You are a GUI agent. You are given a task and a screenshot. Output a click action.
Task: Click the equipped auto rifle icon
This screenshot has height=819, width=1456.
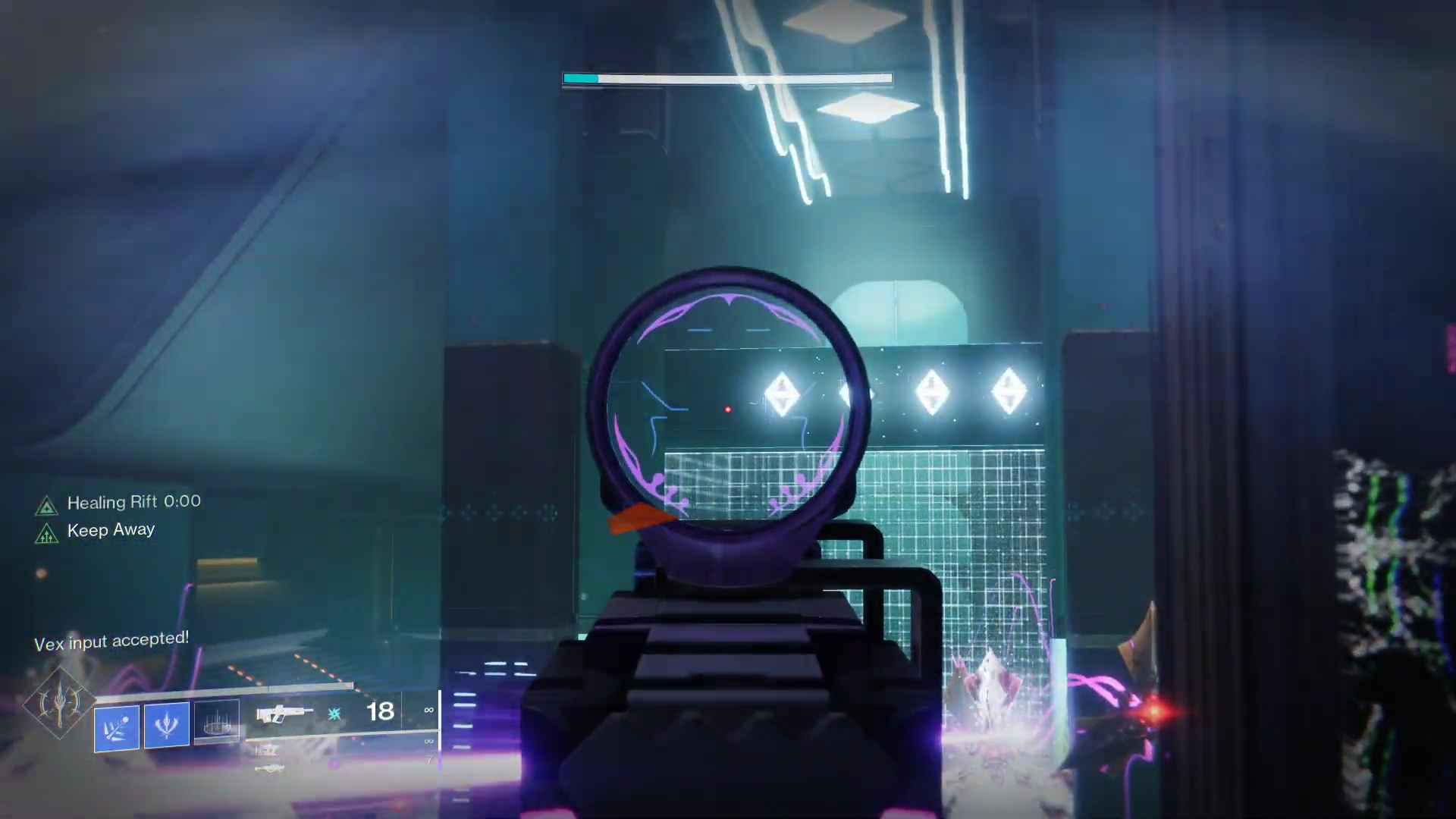(286, 713)
